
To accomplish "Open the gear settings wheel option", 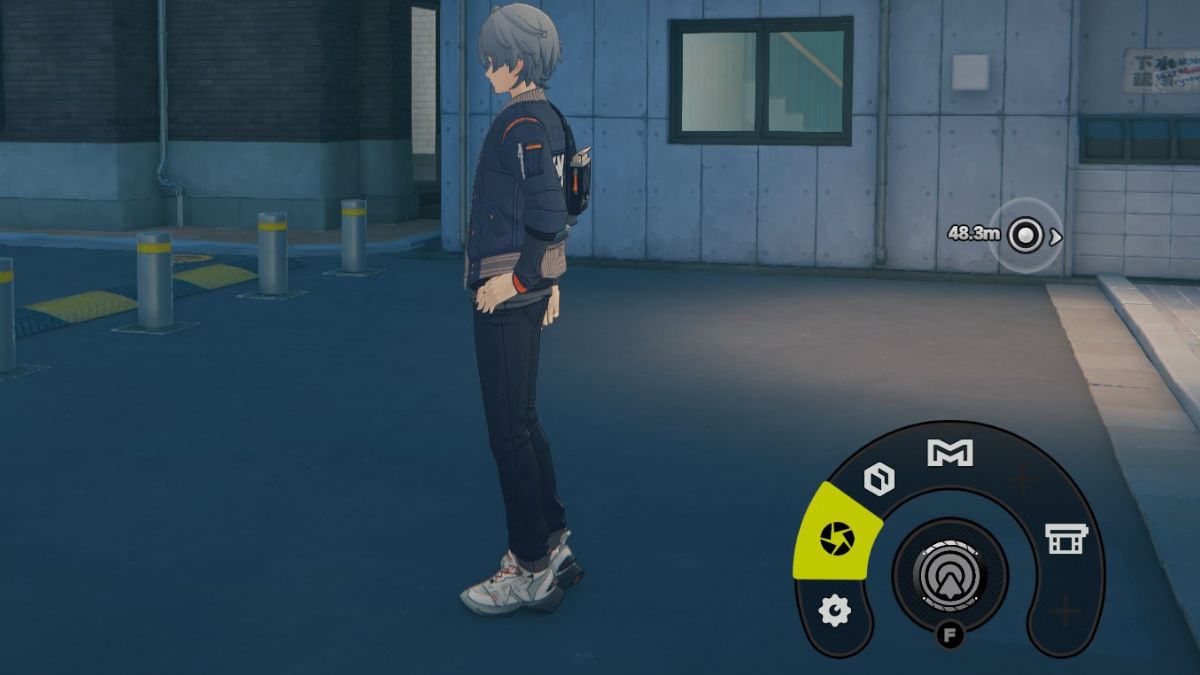I will (834, 609).
